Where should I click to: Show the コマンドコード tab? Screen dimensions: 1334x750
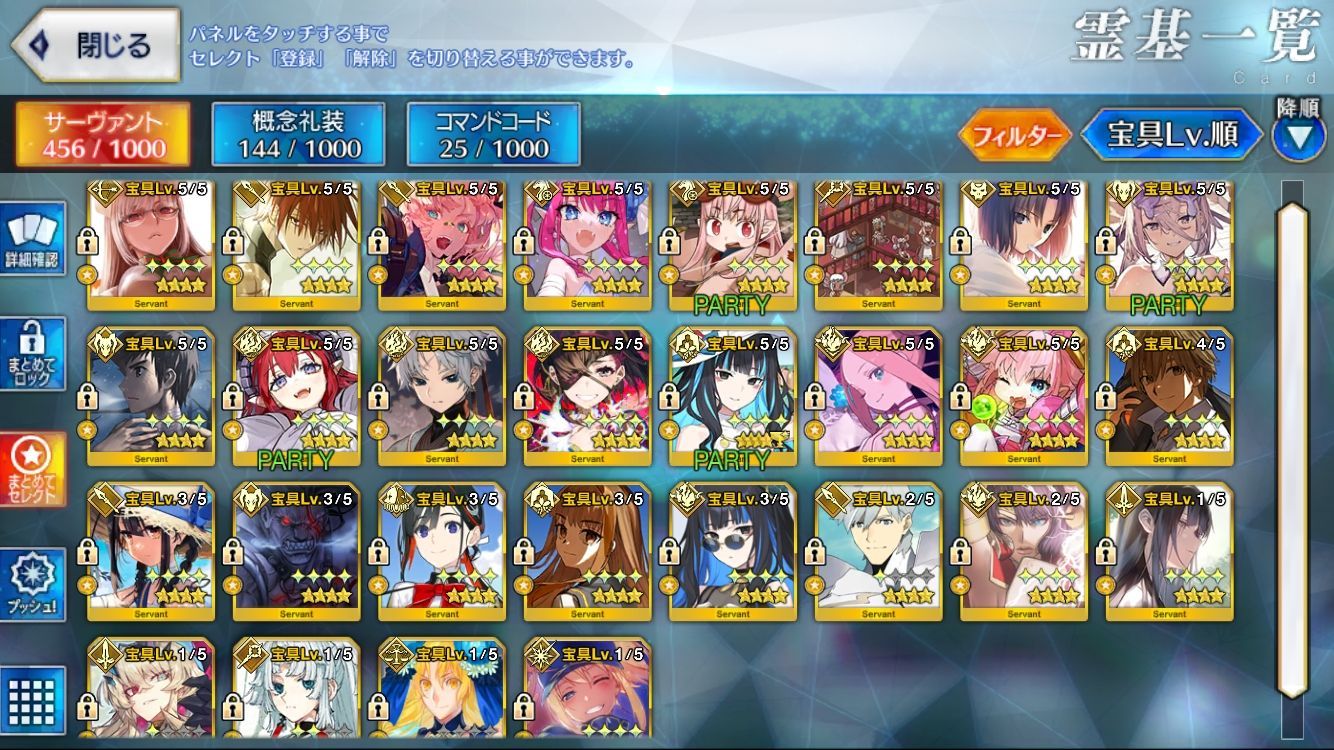[x=493, y=135]
